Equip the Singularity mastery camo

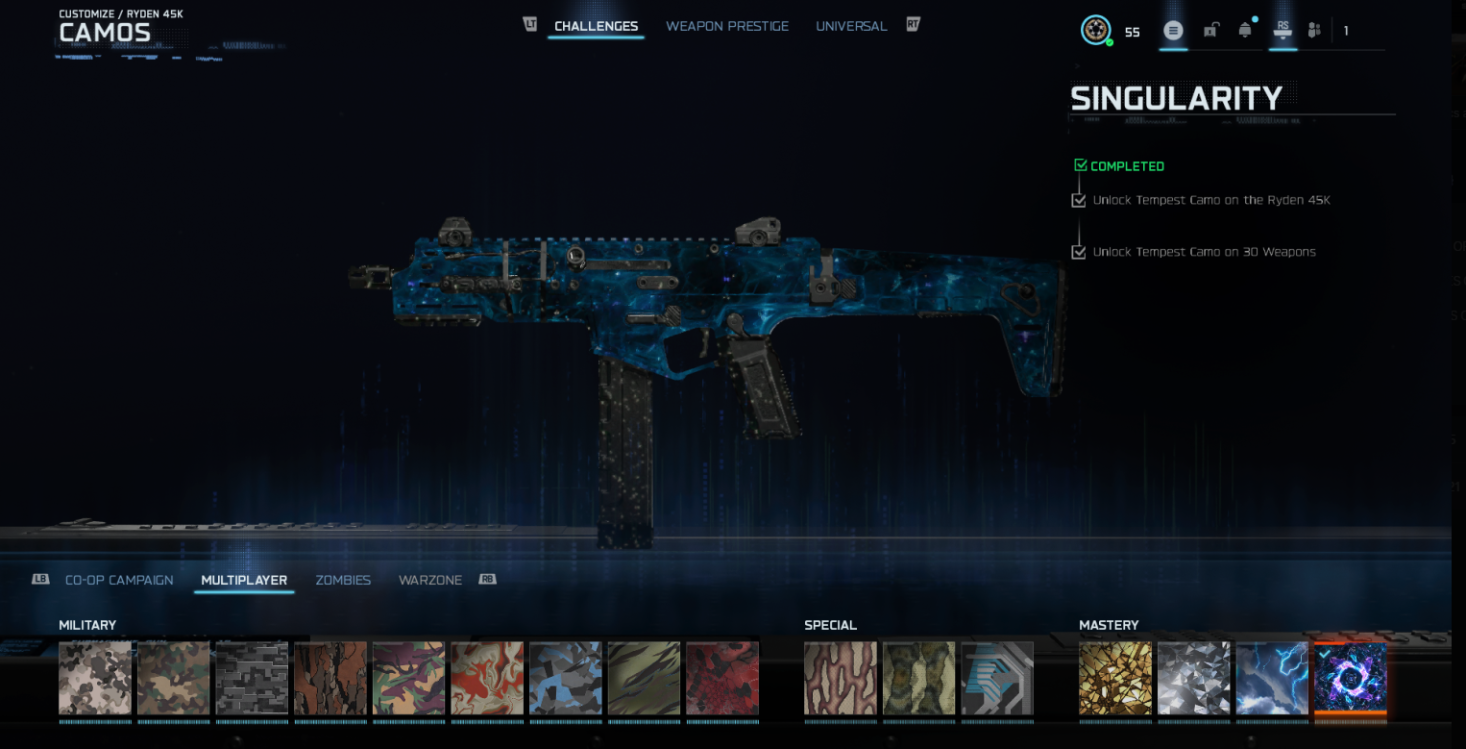pyautogui.click(x=1350, y=678)
